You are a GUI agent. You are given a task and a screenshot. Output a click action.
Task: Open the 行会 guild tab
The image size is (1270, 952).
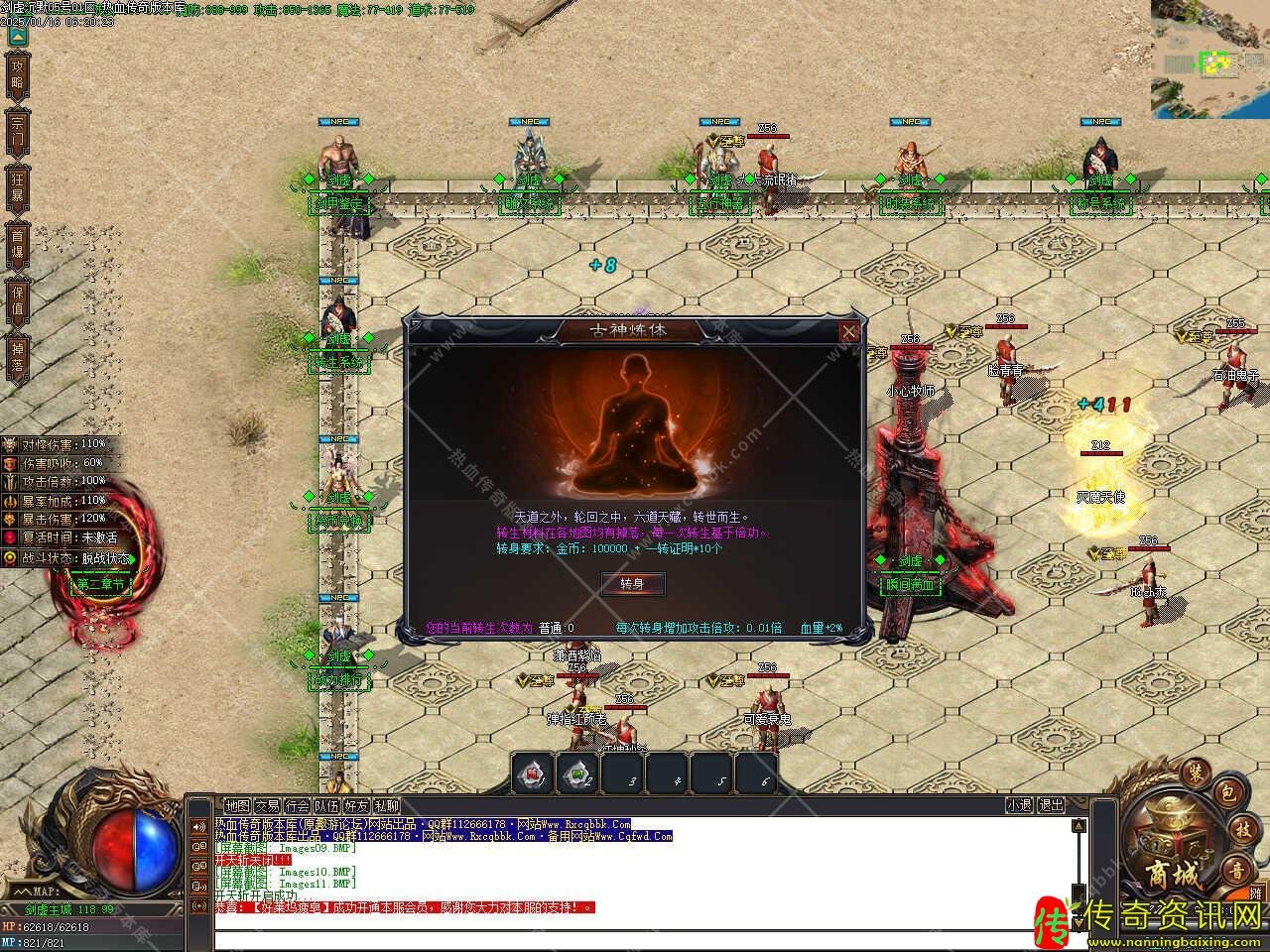297,805
